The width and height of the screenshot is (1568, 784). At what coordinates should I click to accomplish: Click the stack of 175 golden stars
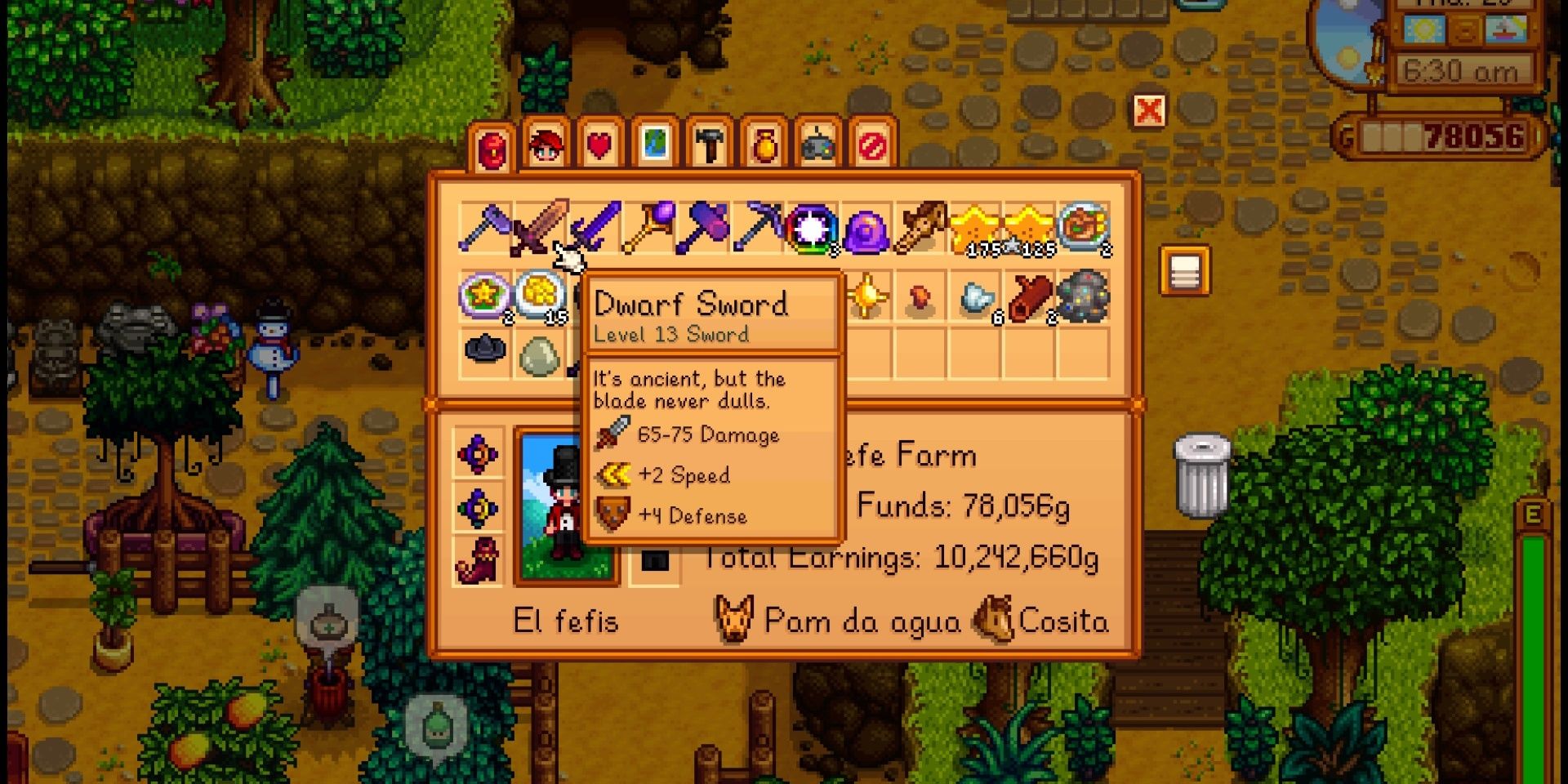click(x=976, y=229)
